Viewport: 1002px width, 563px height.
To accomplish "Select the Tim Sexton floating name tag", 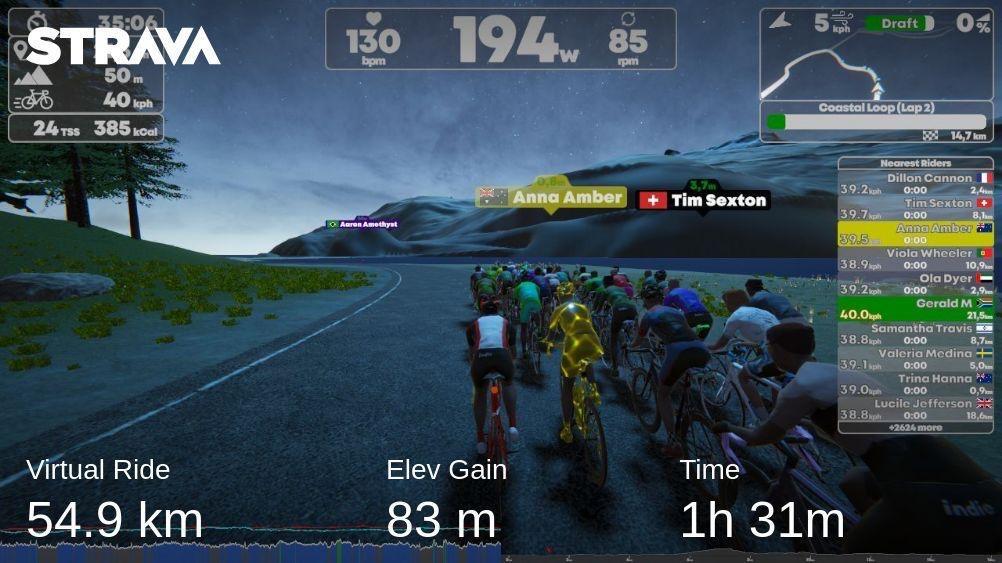I will [704, 200].
